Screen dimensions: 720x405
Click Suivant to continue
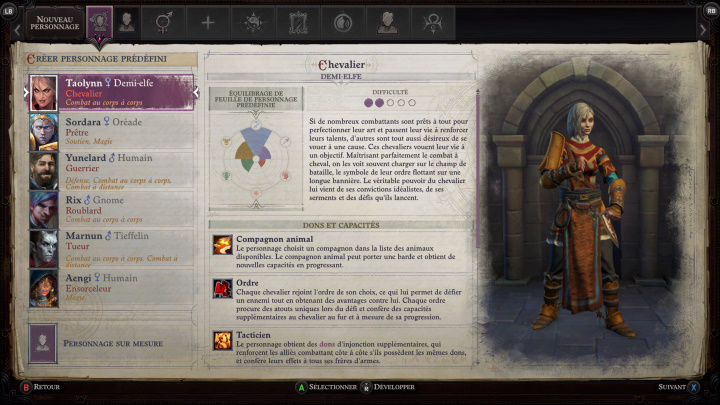tap(678, 386)
